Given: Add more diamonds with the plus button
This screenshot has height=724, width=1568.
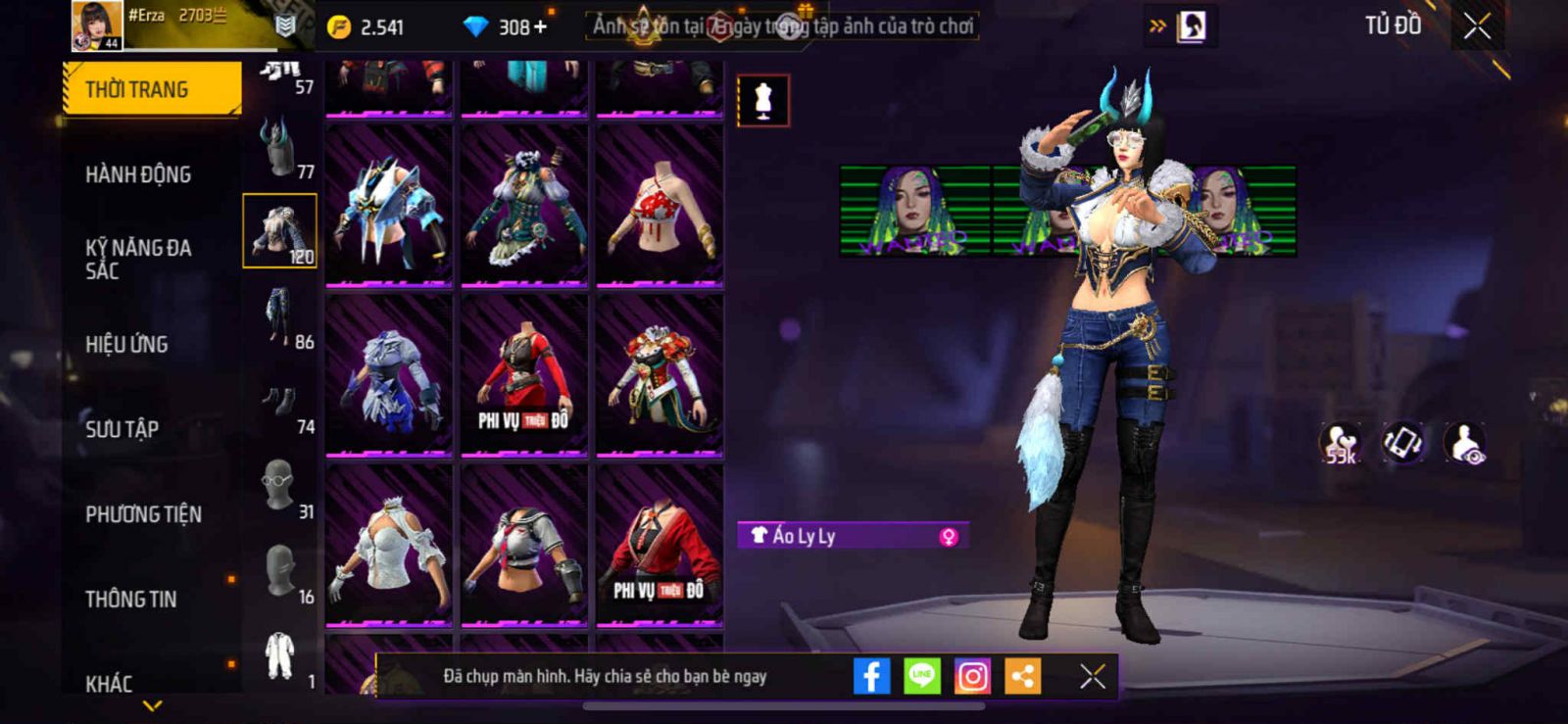Looking at the screenshot, I should click(x=540, y=26).
